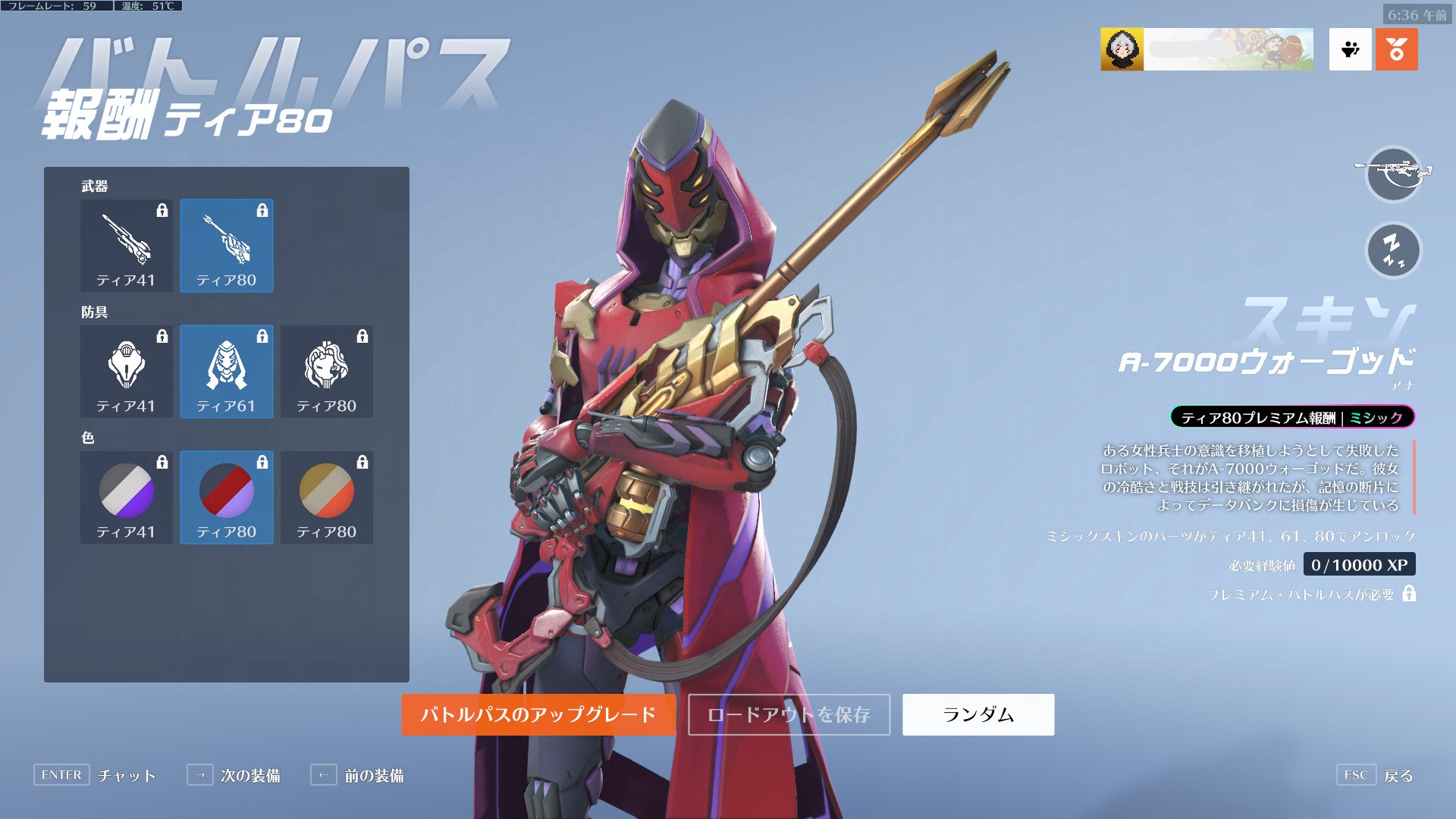Preview the weapon with the rifle icon
The height and width of the screenshot is (819, 1456).
(x=1393, y=174)
